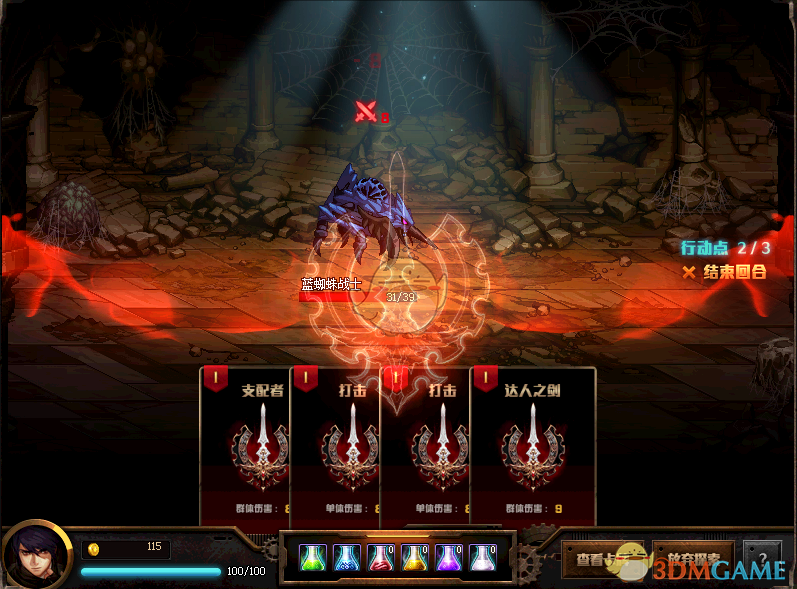The width and height of the screenshot is (797, 589).
Task: Click the hero portrait
Action: pos(37,555)
